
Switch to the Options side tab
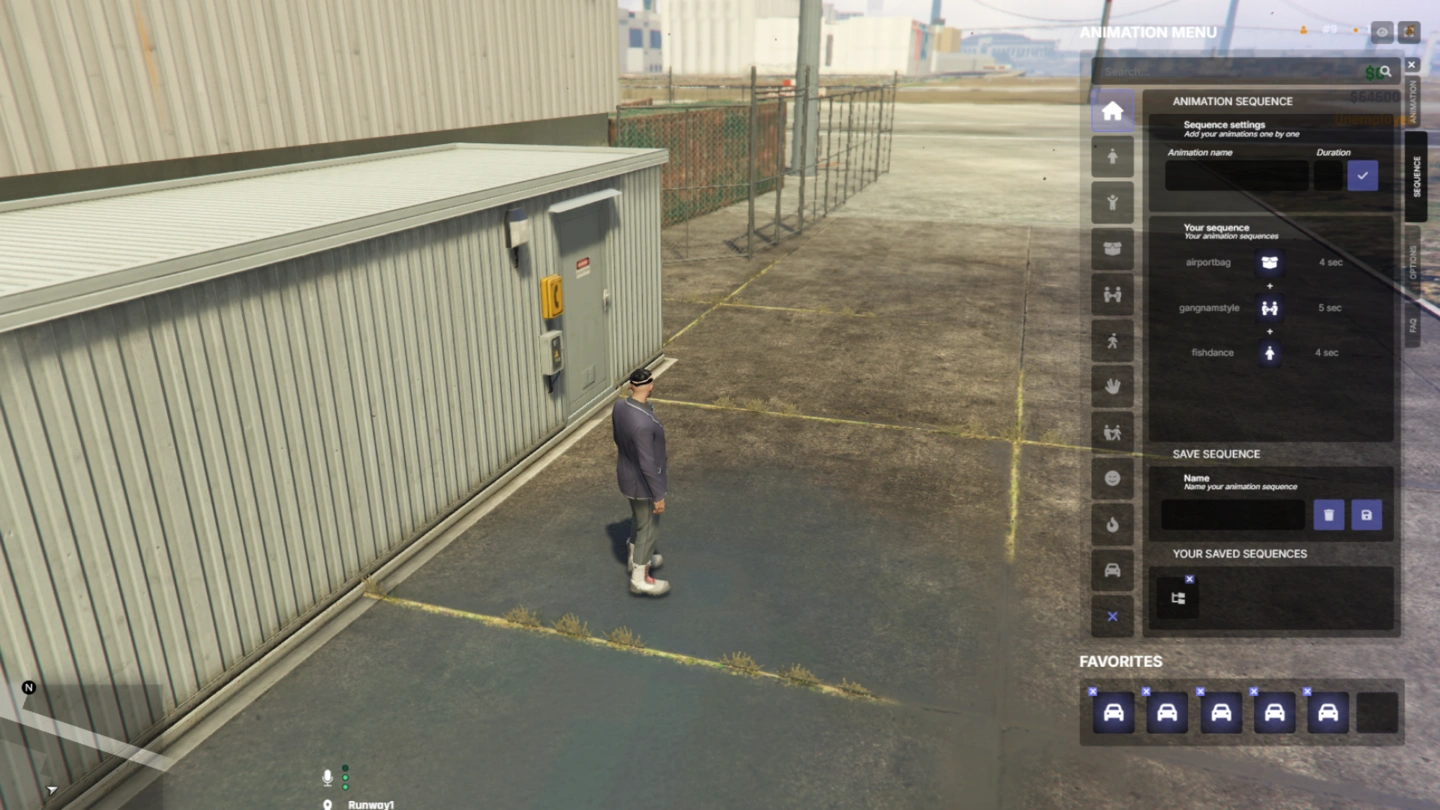[x=1412, y=259]
